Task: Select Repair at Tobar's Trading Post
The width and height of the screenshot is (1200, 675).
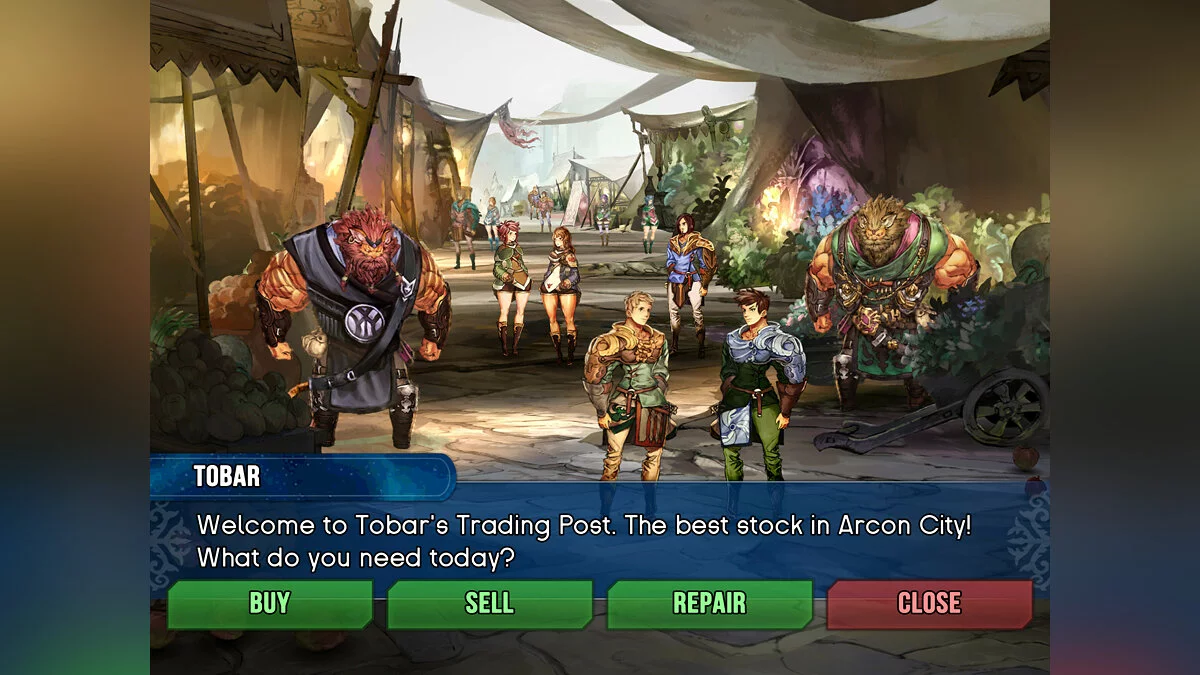Action: coord(709,604)
